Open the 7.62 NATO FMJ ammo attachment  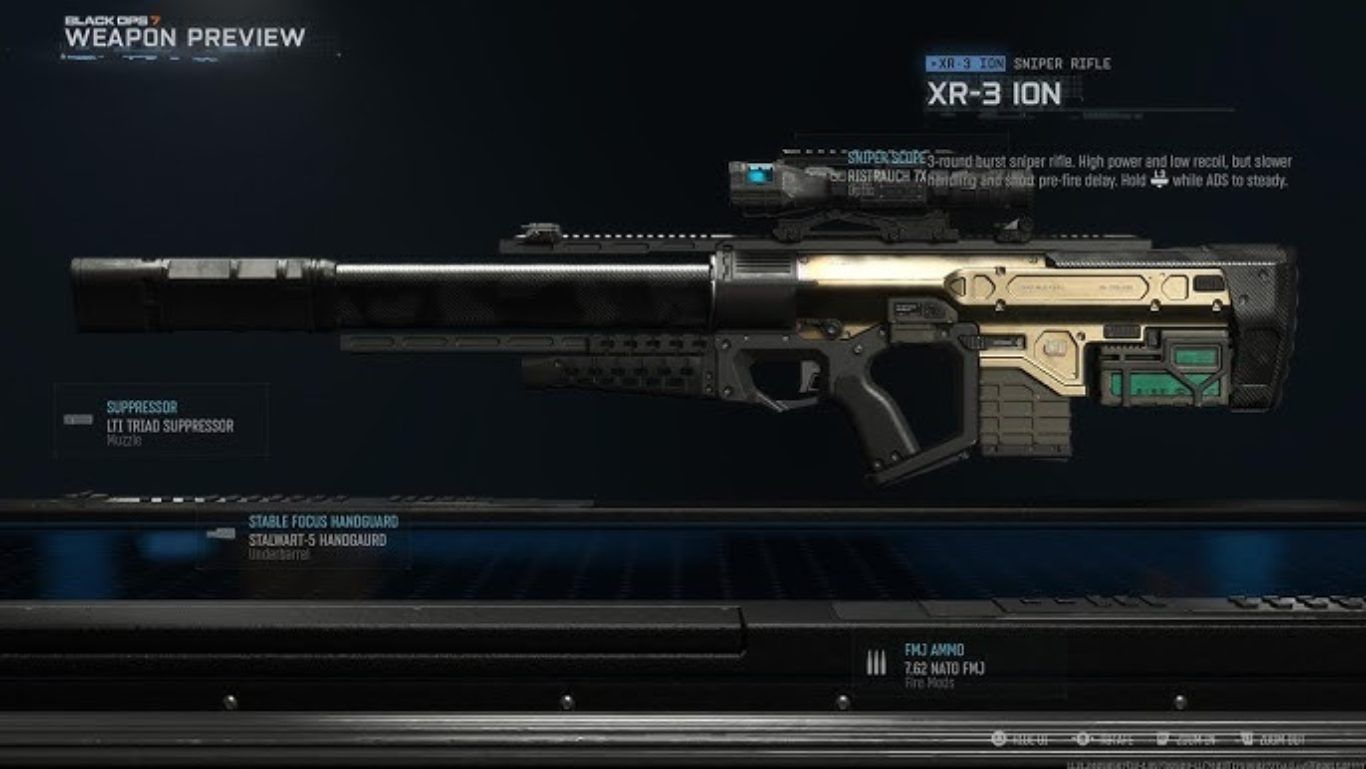click(944, 668)
